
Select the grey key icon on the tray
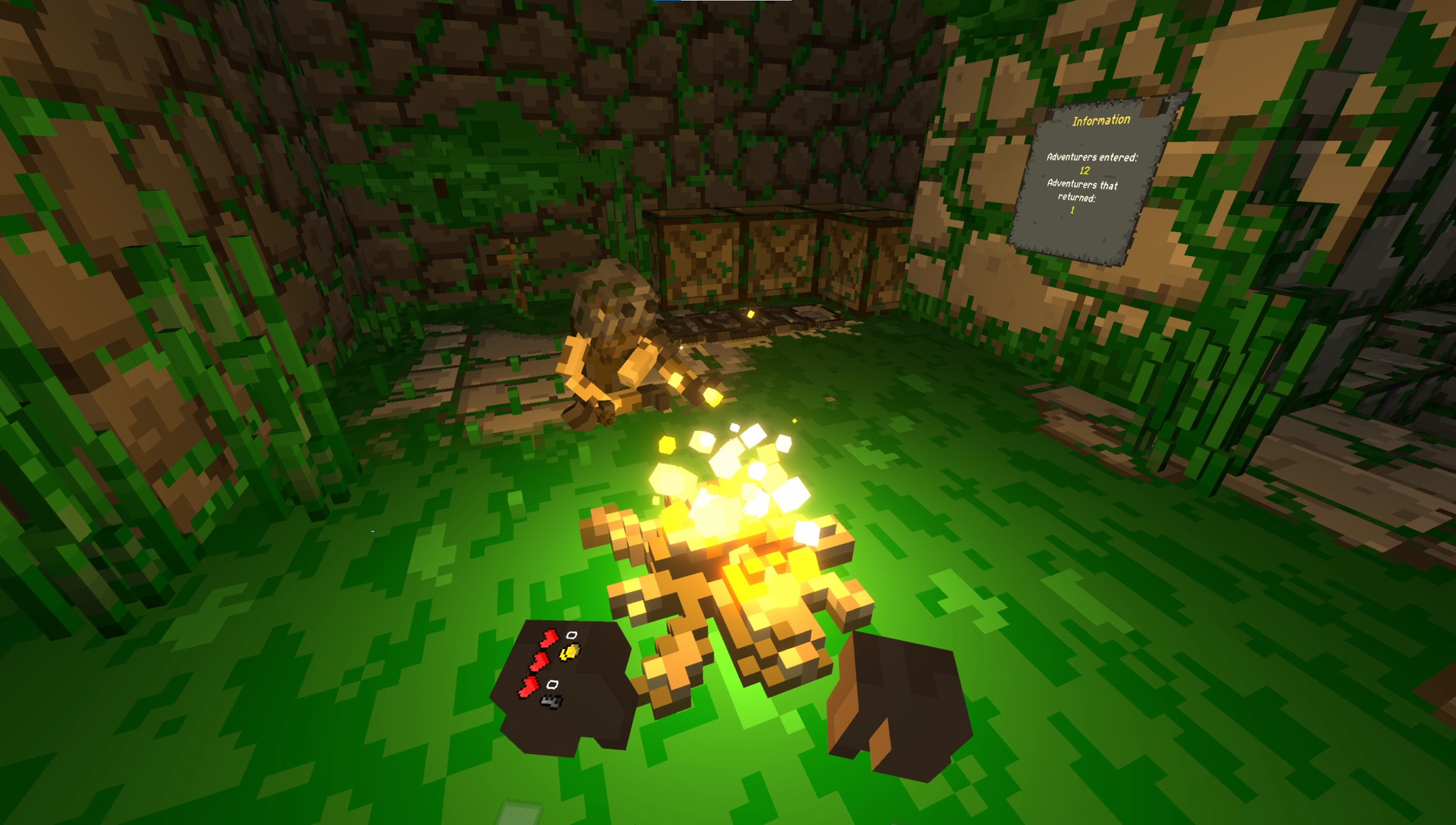pyautogui.click(x=552, y=701)
